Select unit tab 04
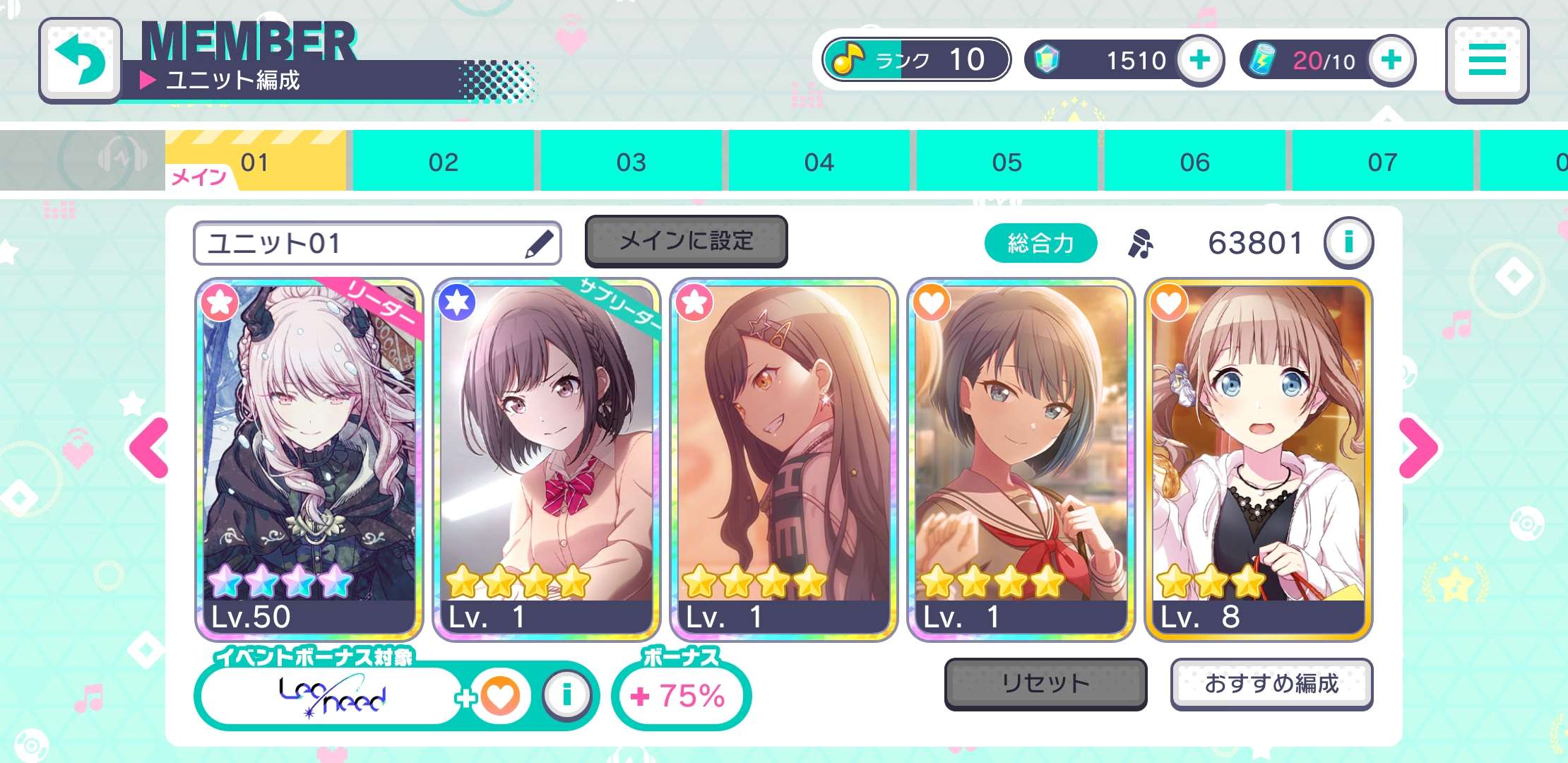 pos(819,162)
